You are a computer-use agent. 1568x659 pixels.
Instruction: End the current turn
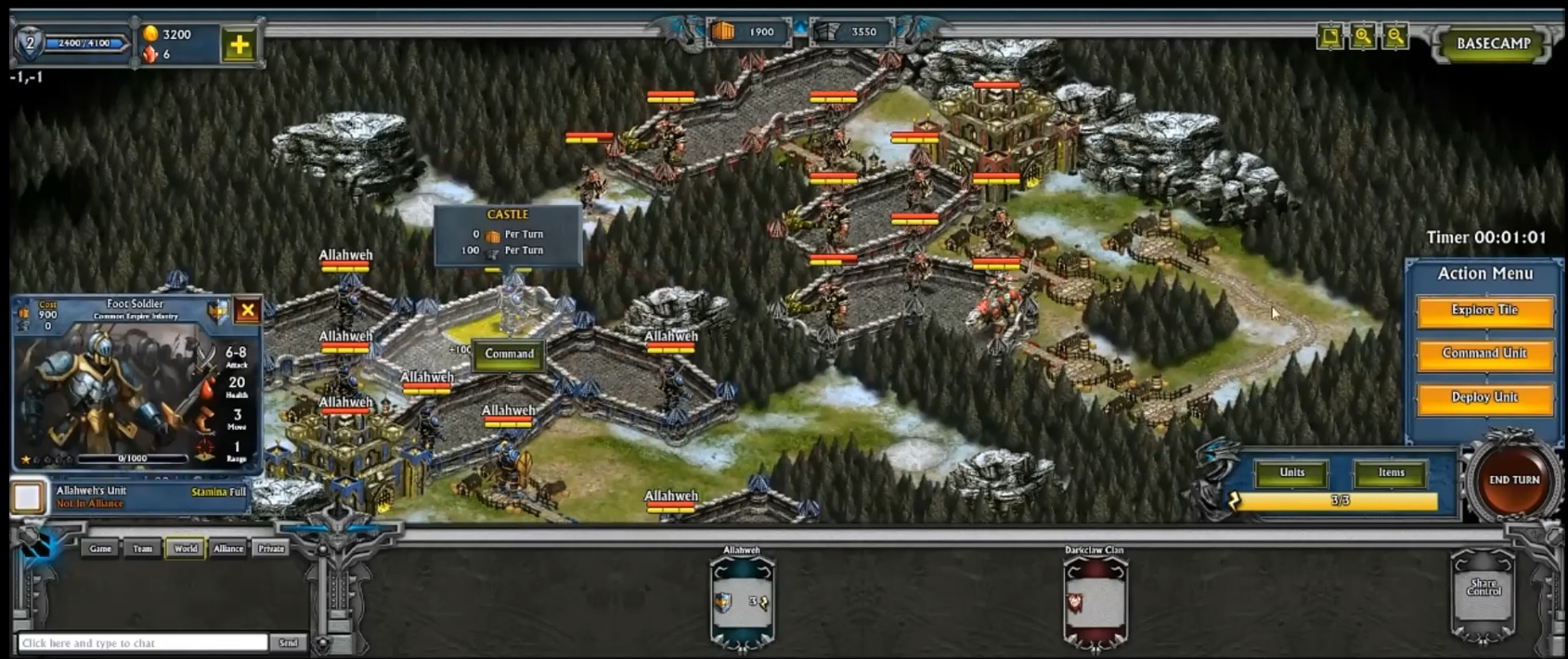coord(1513,481)
